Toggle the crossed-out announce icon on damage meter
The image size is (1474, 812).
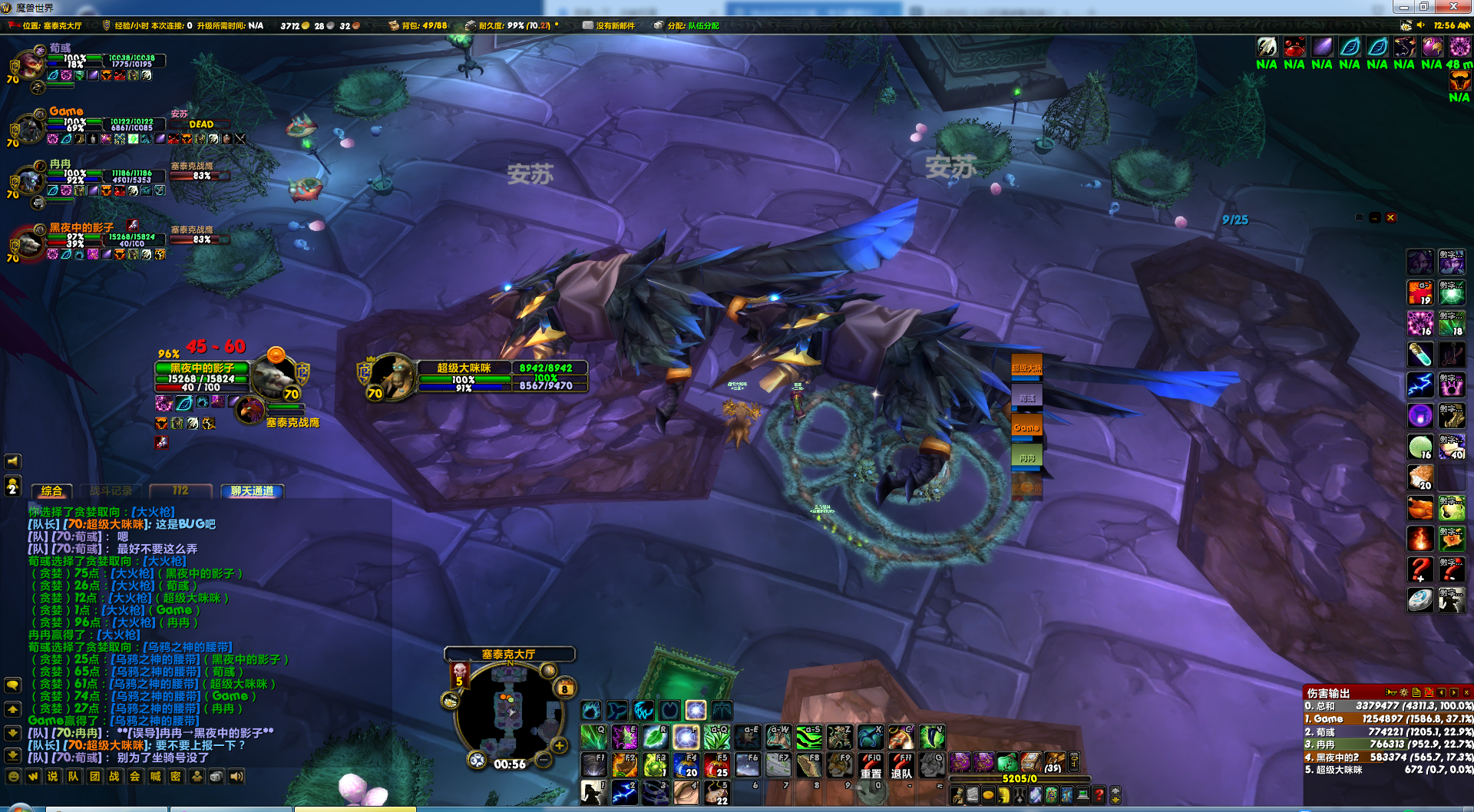tap(1429, 693)
